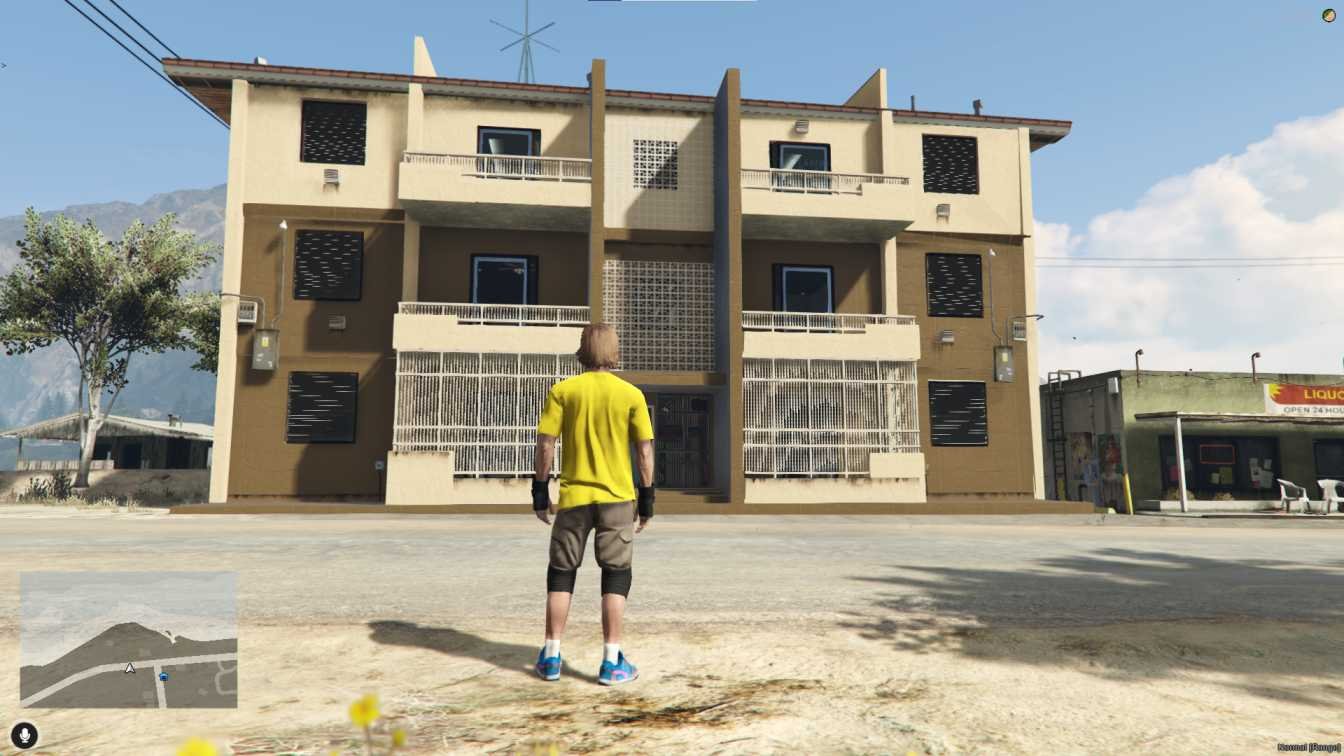Click the red LIQUOR sign on the store
This screenshot has width=1344, height=756.
click(x=1321, y=394)
